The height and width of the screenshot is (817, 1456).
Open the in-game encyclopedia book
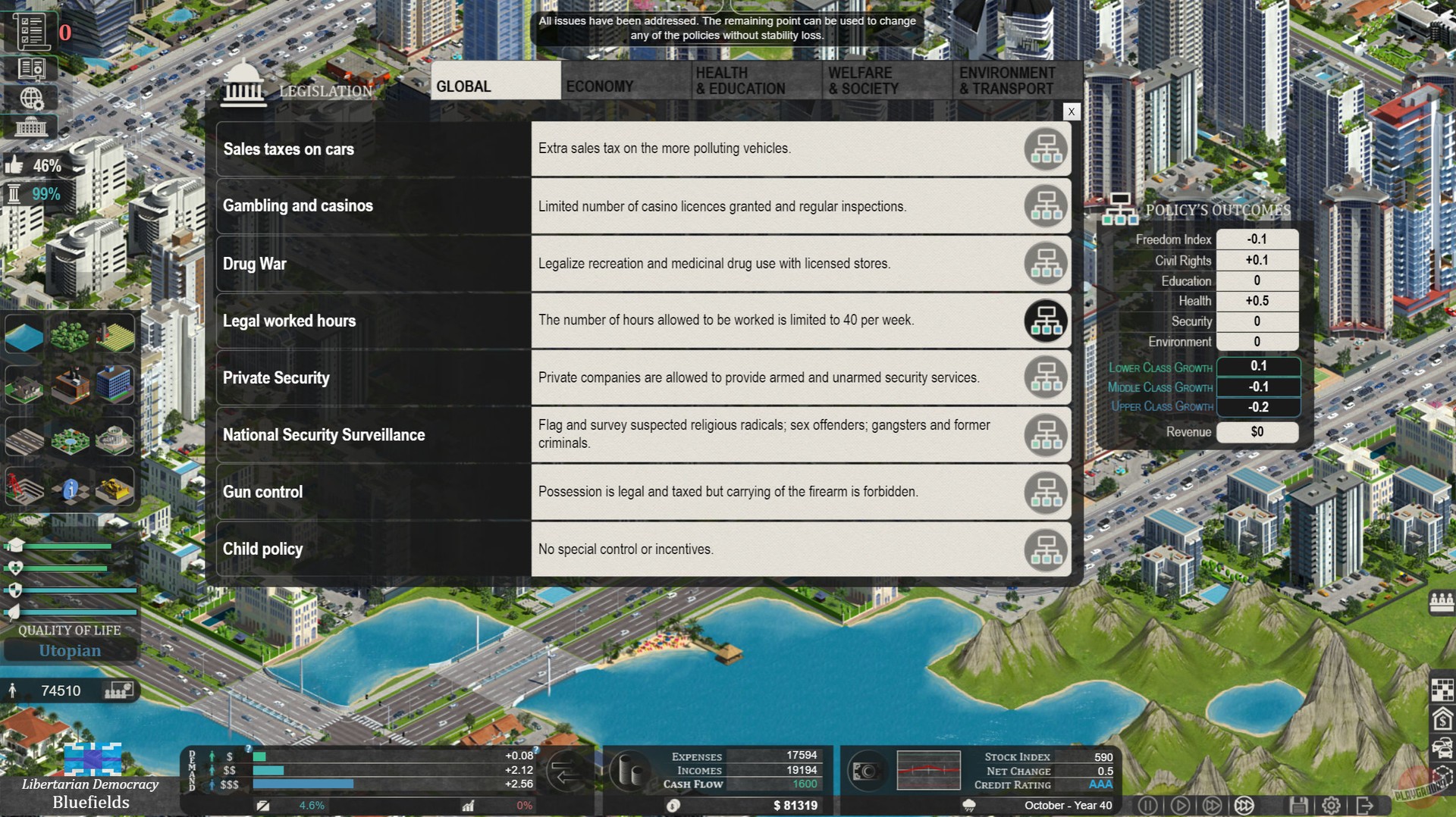tap(30, 67)
